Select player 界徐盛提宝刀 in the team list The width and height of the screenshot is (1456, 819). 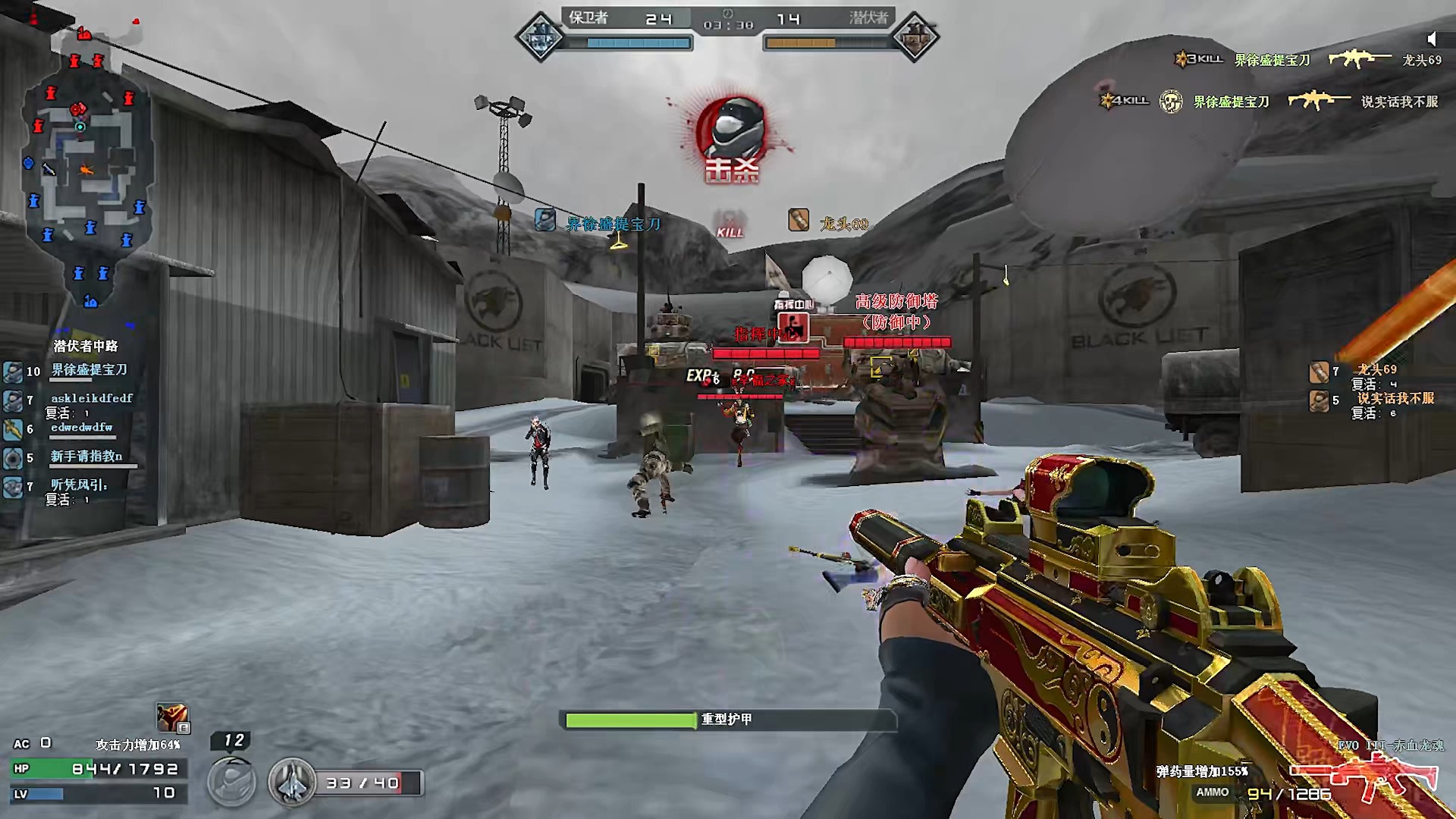[x=88, y=370]
